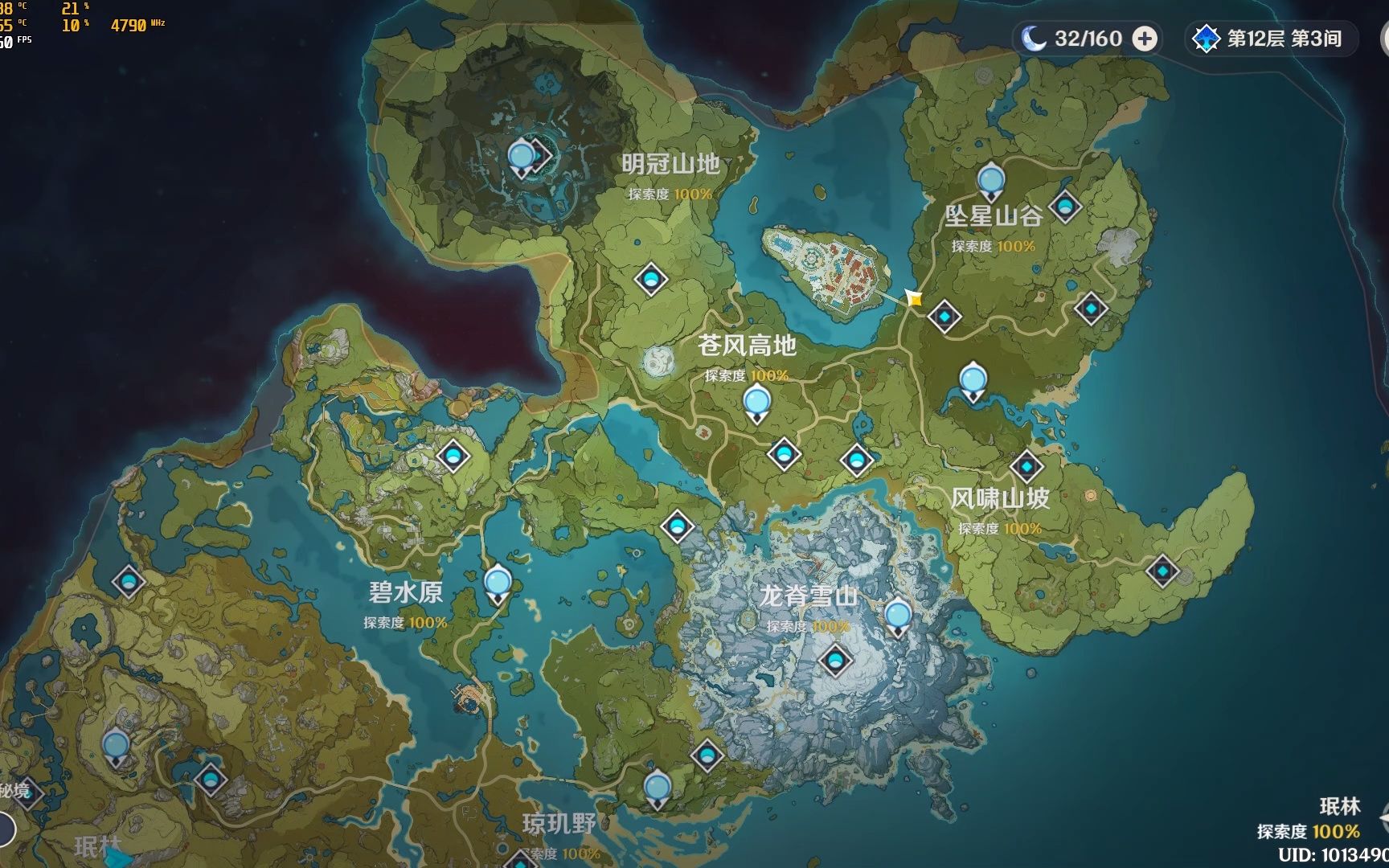Open the waypoint inside Stormterror's Lair

click(x=522, y=157)
